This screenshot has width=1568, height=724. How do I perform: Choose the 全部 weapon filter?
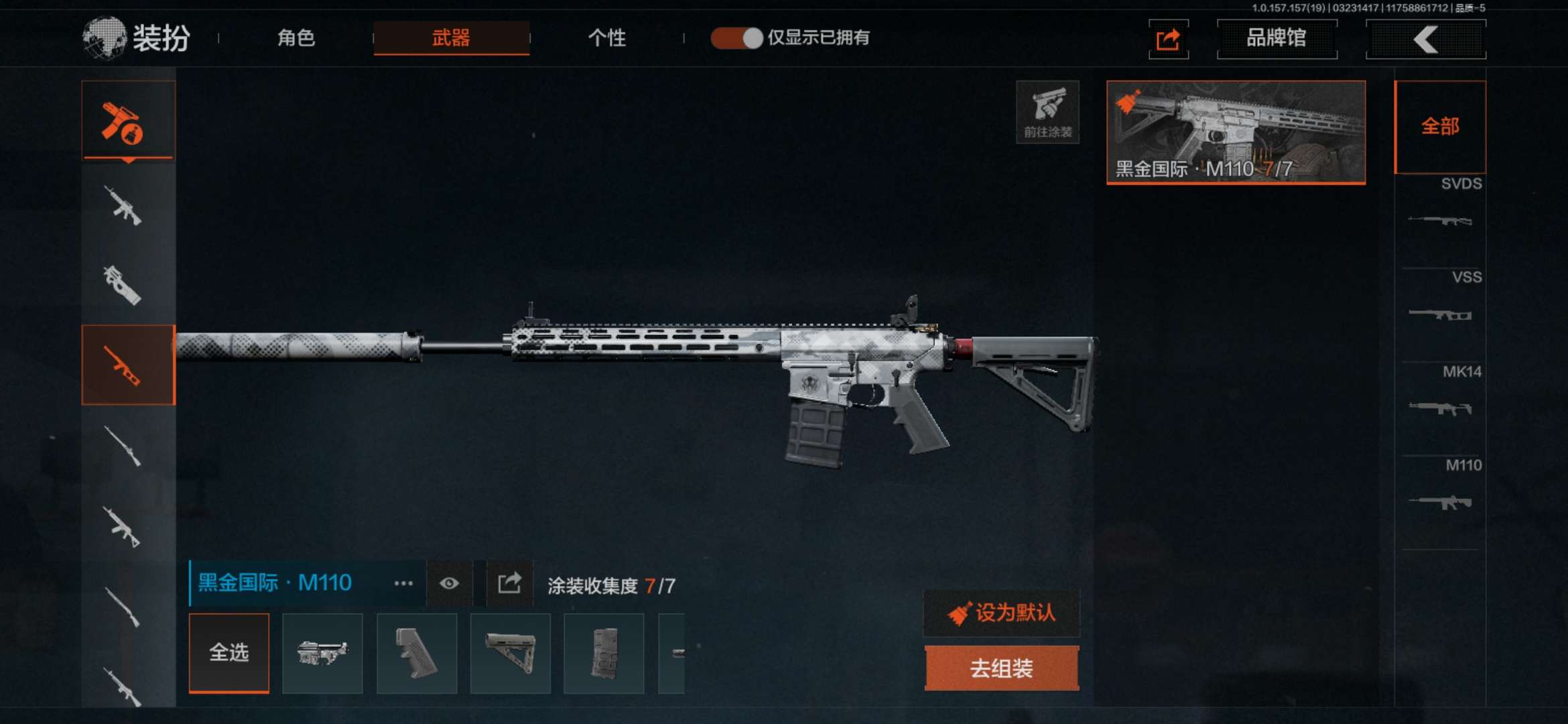coord(1440,127)
